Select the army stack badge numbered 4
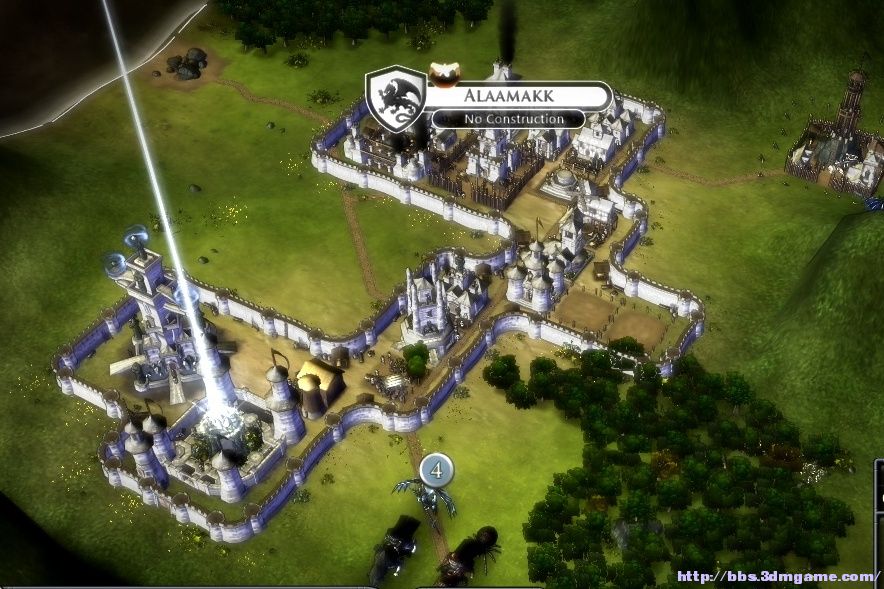 436,467
